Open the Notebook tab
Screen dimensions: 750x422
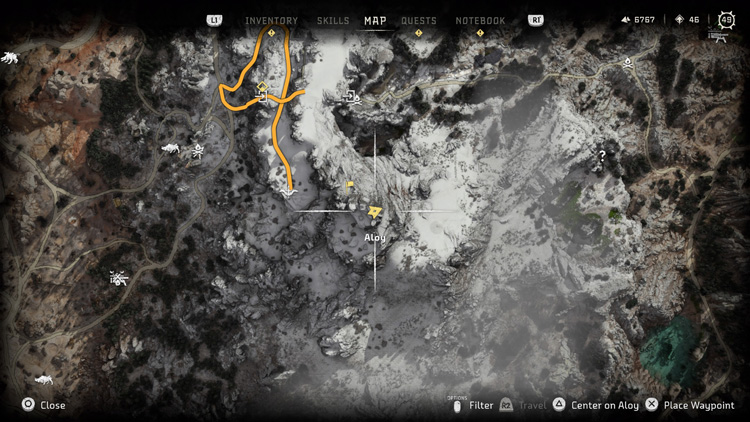[x=480, y=21]
